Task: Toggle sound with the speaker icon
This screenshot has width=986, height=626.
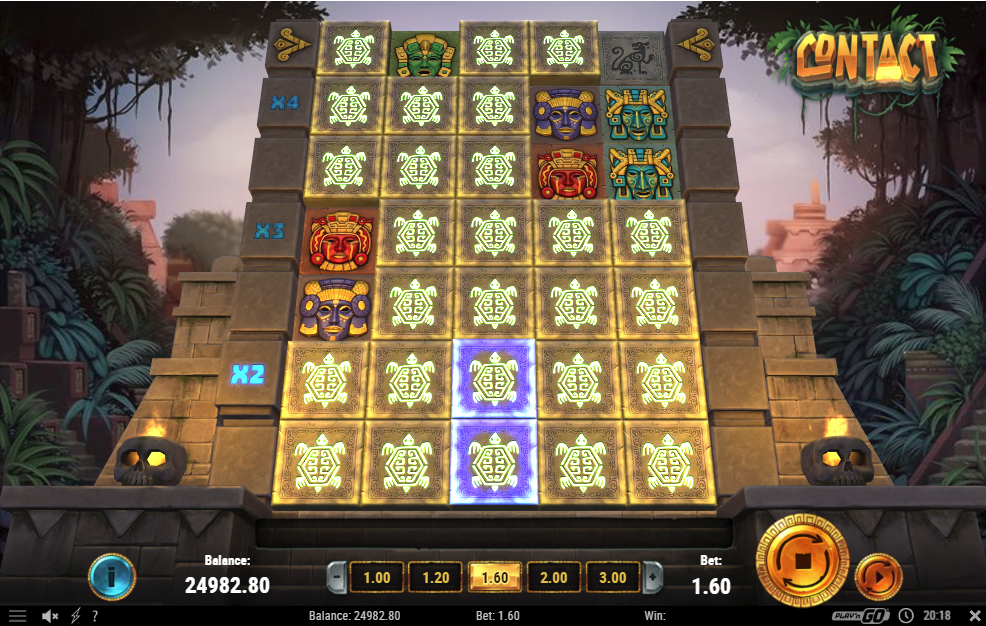Action: coord(49,616)
